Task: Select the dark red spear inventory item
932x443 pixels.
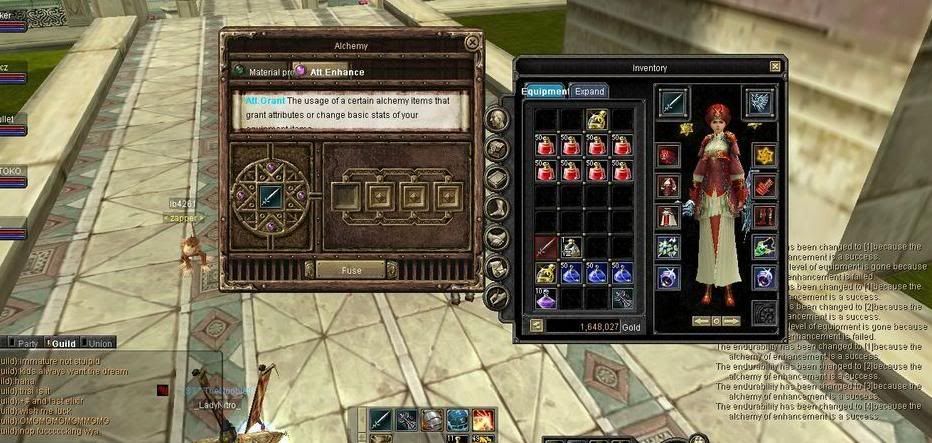Action: pos(546,246)
